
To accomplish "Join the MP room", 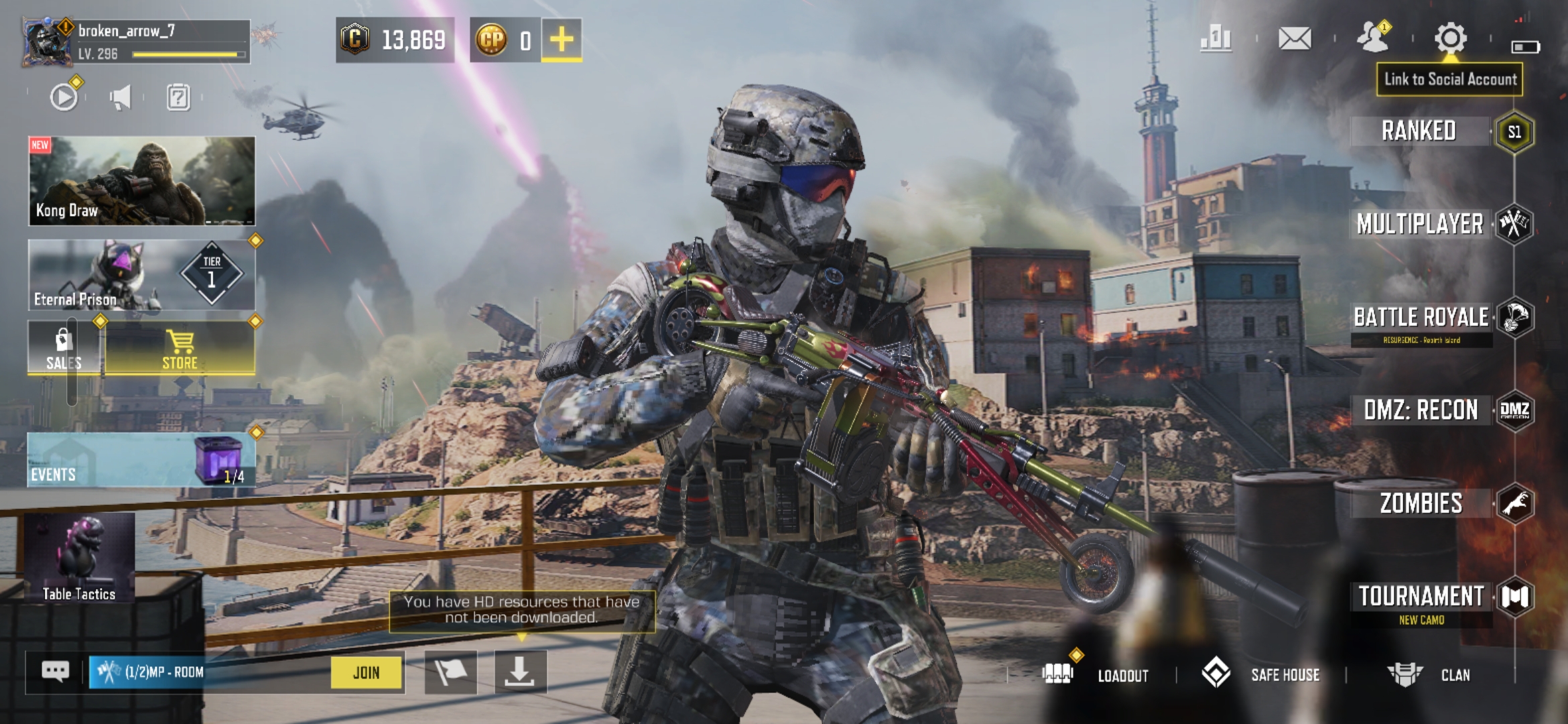I will (x=367, y=672).
